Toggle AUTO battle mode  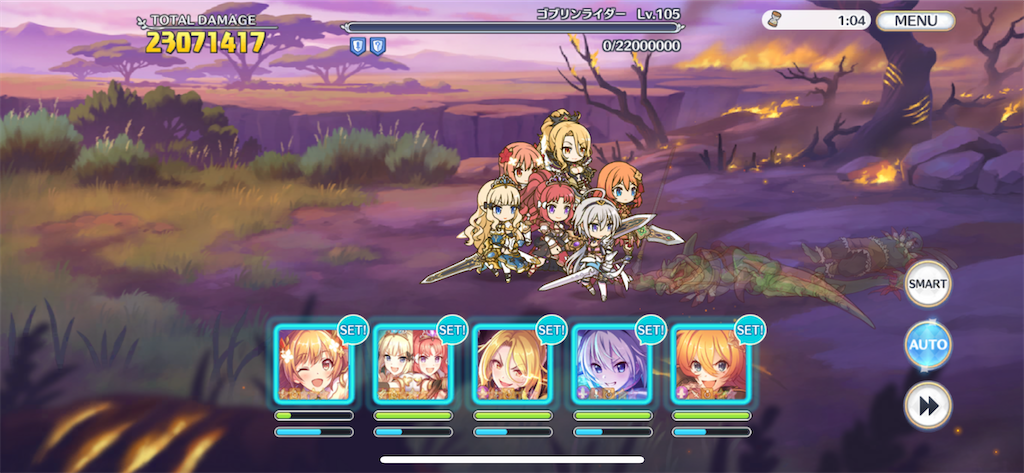927,345
